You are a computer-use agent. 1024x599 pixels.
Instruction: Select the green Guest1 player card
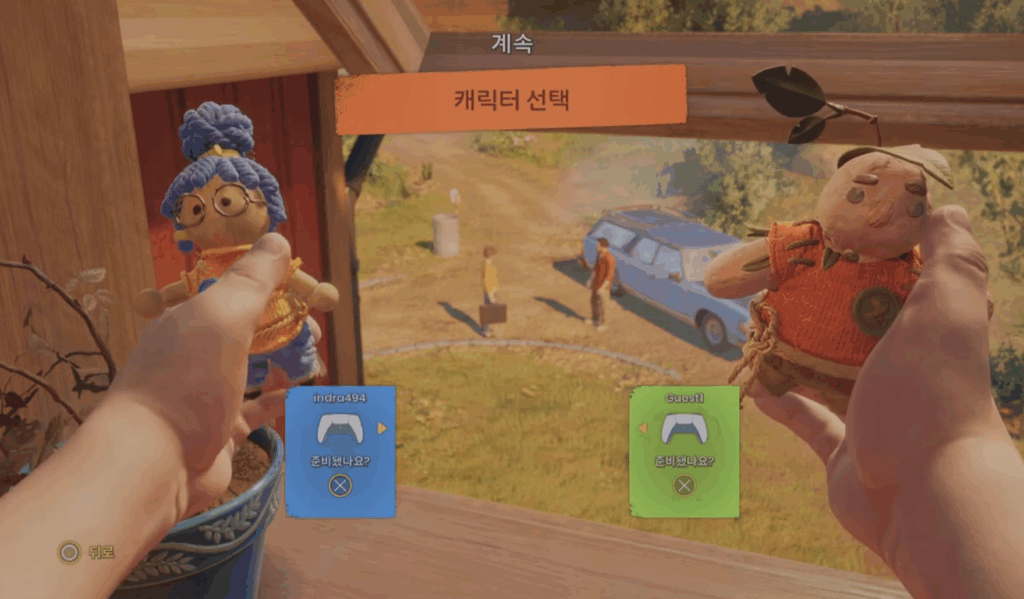pyautogui.click(x=684, y=452)
